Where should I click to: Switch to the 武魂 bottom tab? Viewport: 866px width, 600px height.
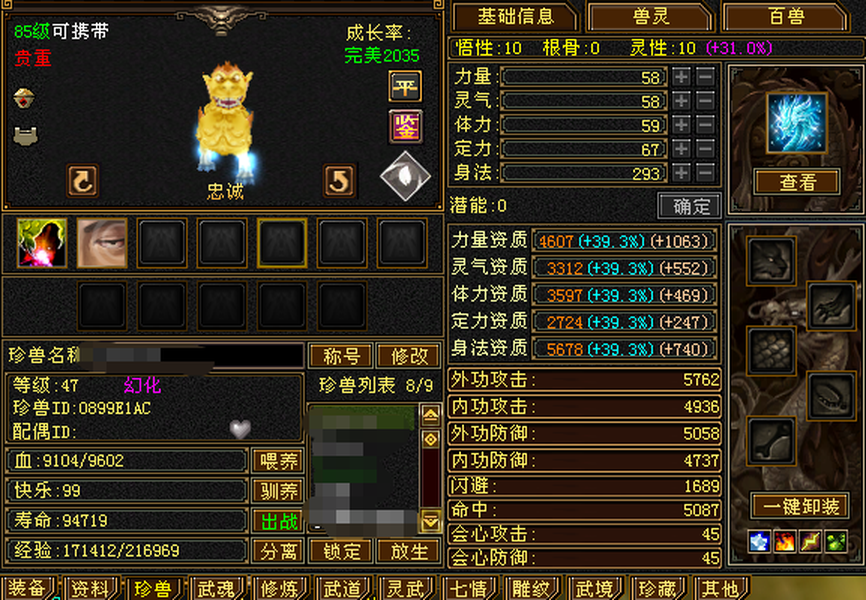coord(217,589)
